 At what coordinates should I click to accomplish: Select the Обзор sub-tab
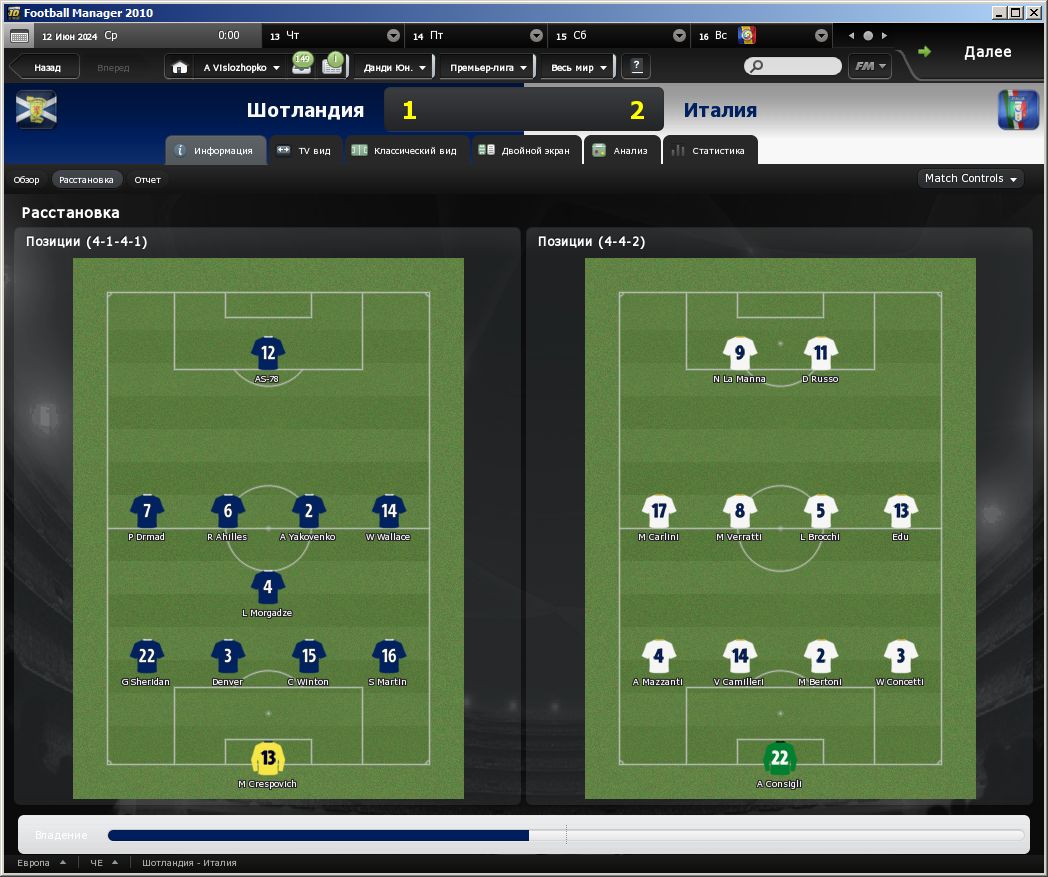pyautogui.click(x=26, y=180)
